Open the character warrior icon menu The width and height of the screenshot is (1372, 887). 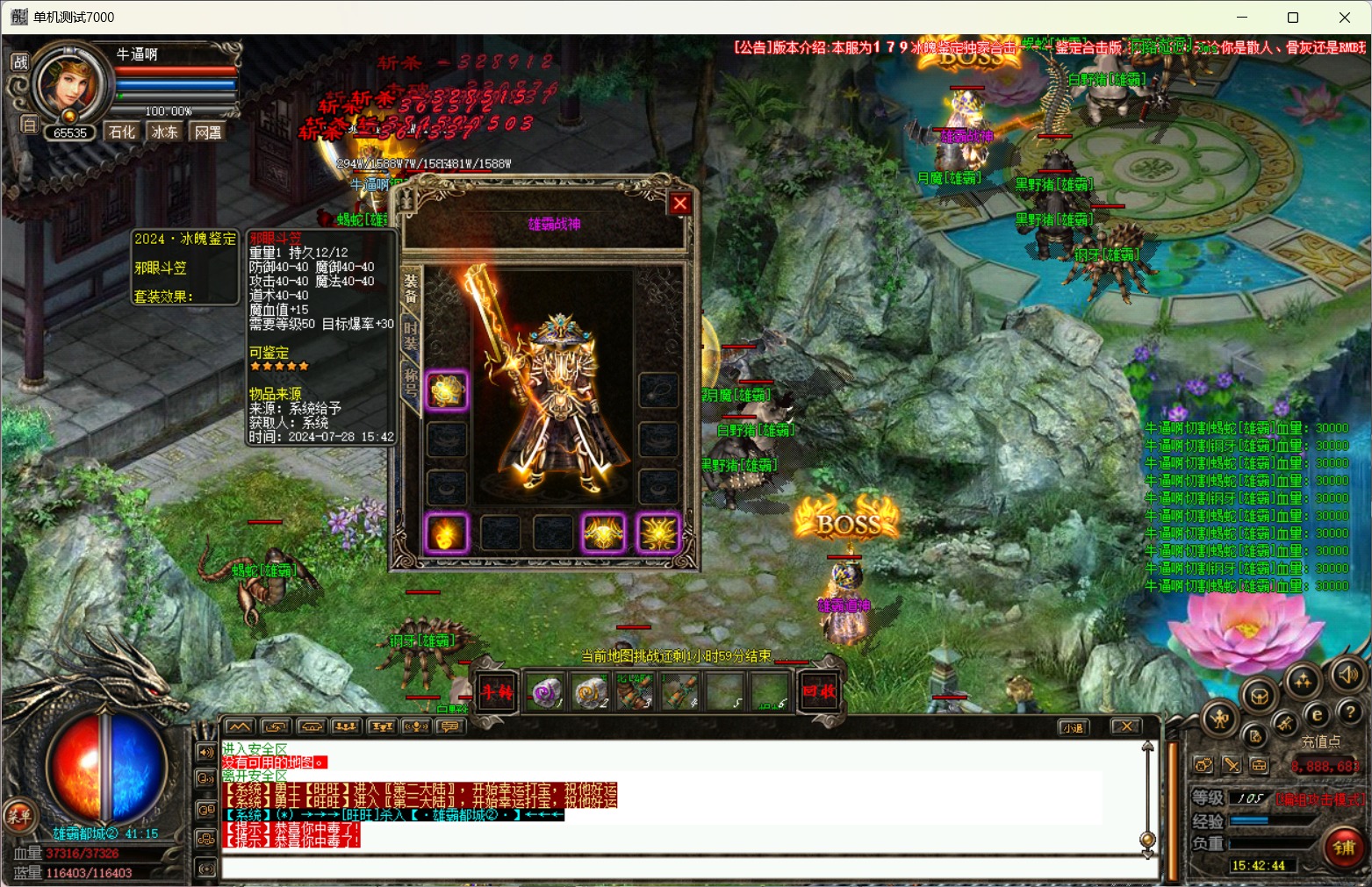1219,719
